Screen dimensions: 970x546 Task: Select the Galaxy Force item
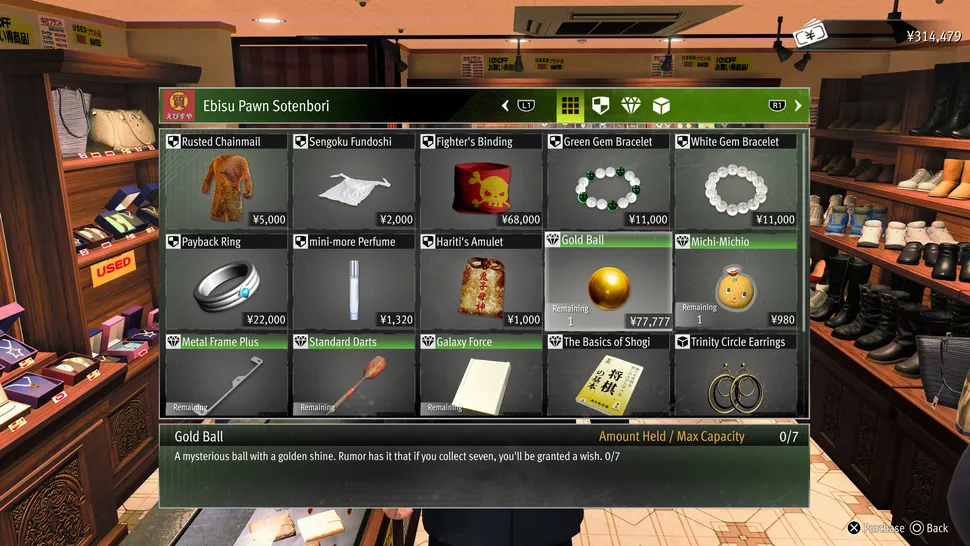point(481,375)
